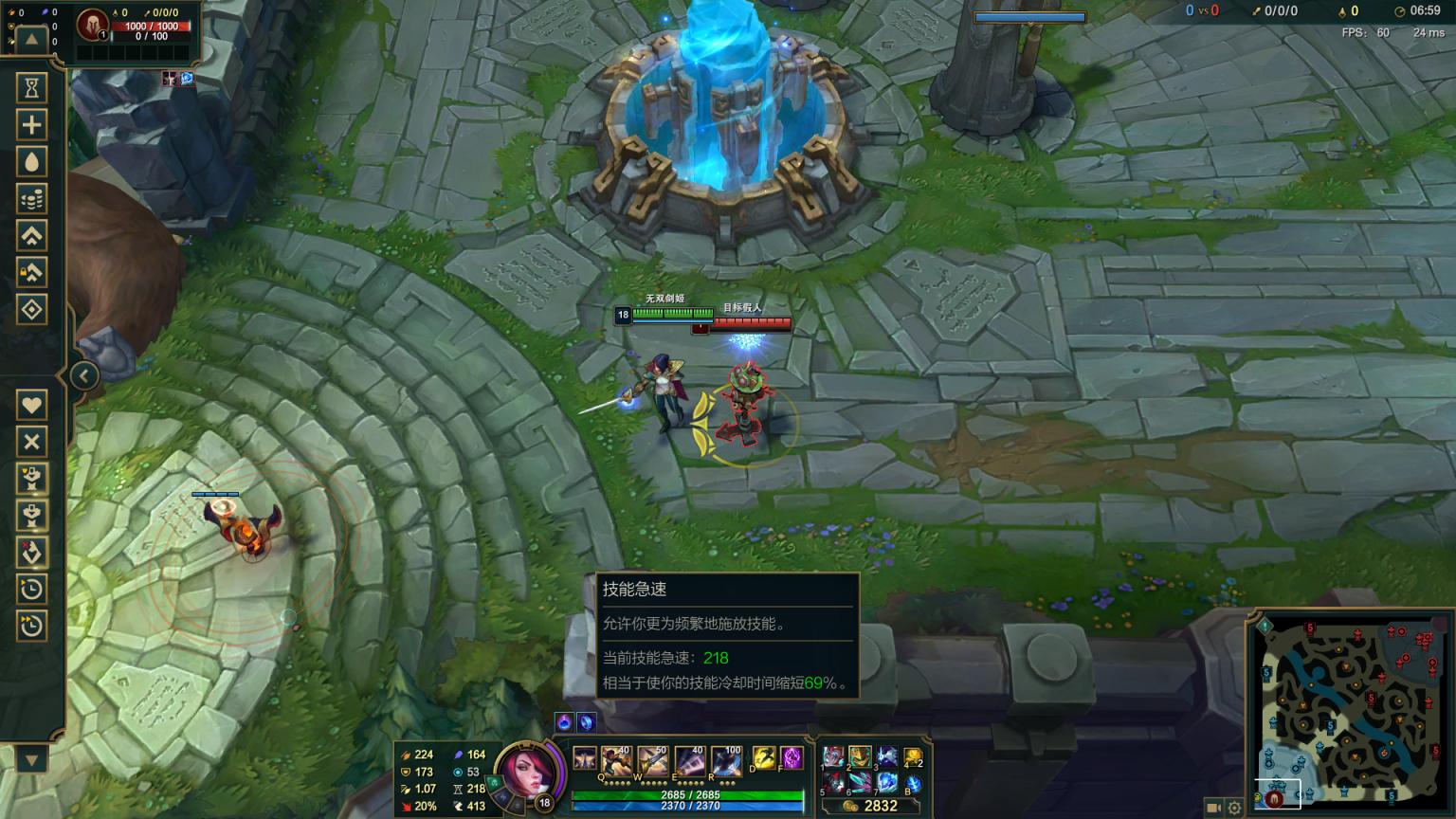Add gold using the plus icon
The image size is (1456, 819).
tap(32, 124)
